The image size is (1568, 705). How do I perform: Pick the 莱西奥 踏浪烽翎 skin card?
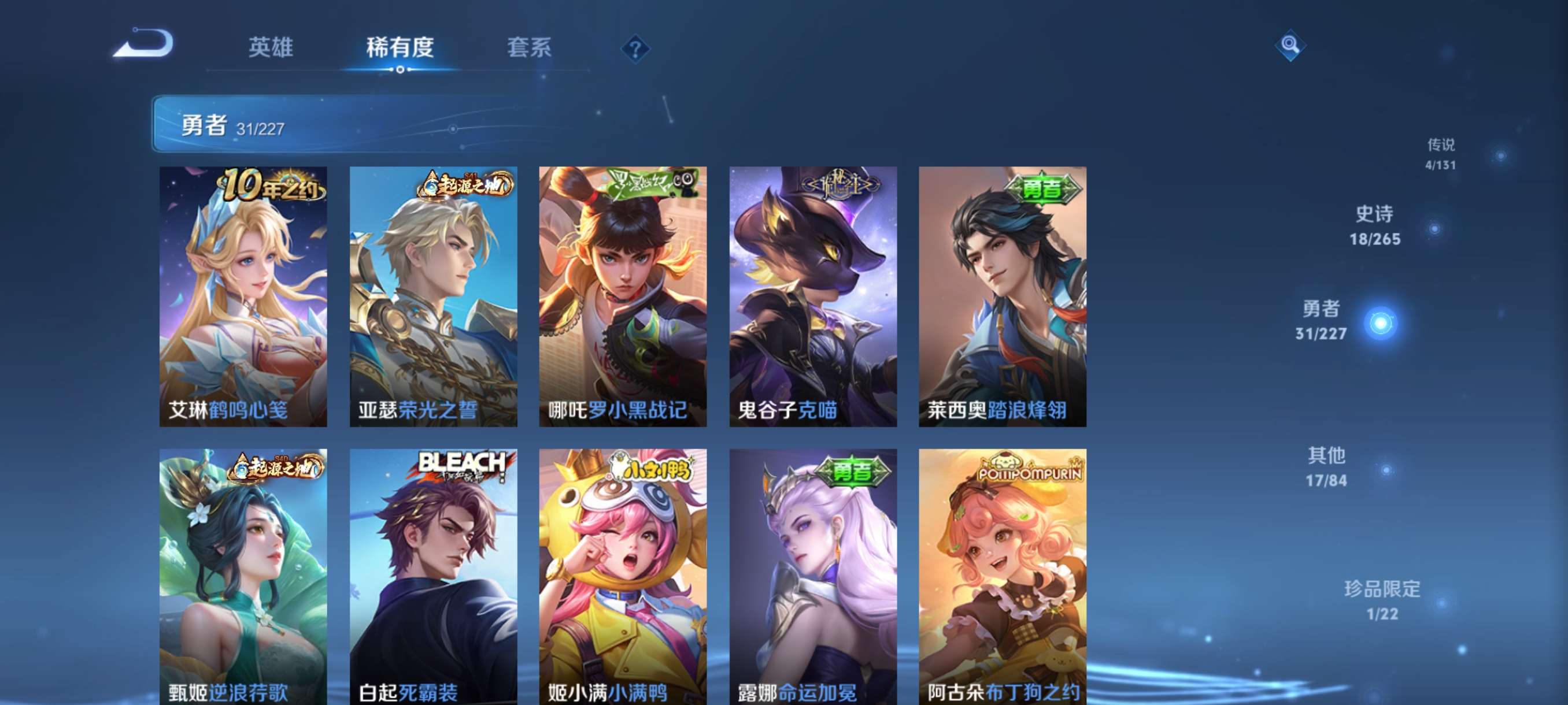(1002, 296)
